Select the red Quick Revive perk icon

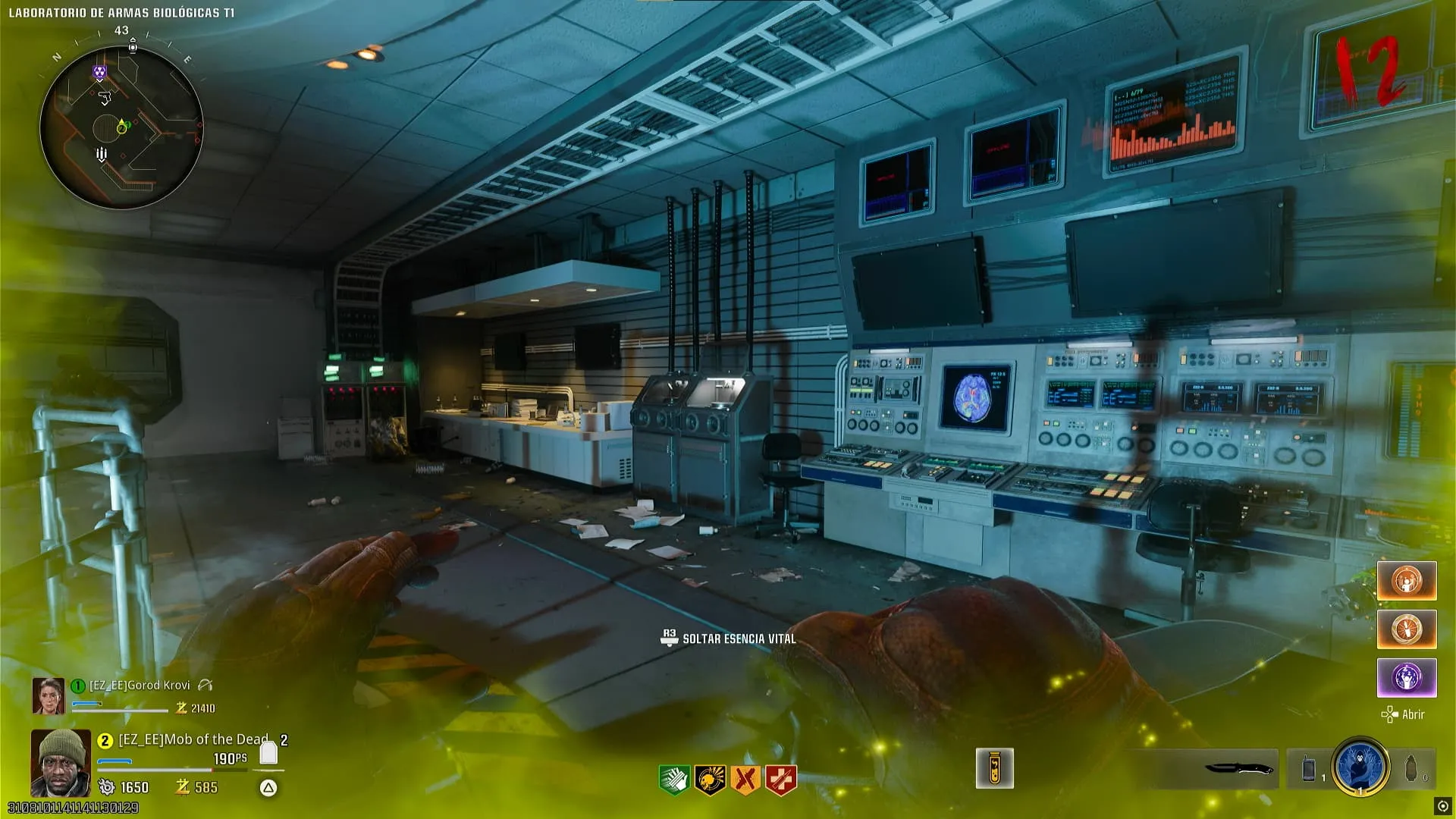coord(781,779)
